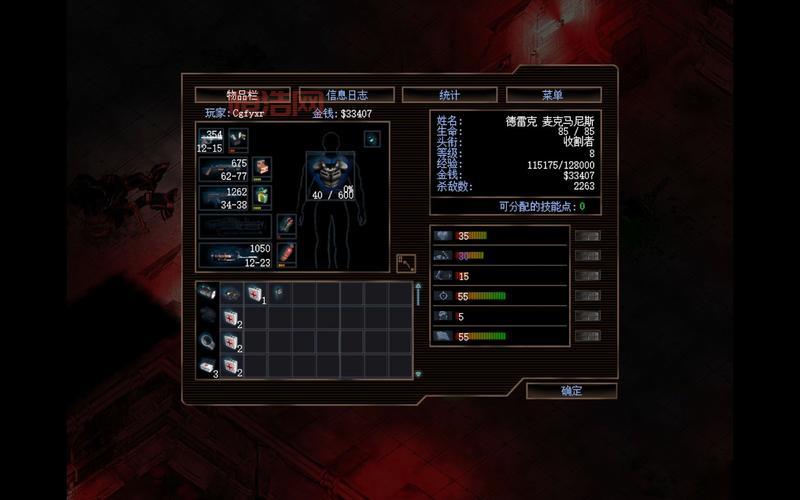Click the backpack grid's scroll-down arrow
The image size is (800, 500).
click(418, 374)
